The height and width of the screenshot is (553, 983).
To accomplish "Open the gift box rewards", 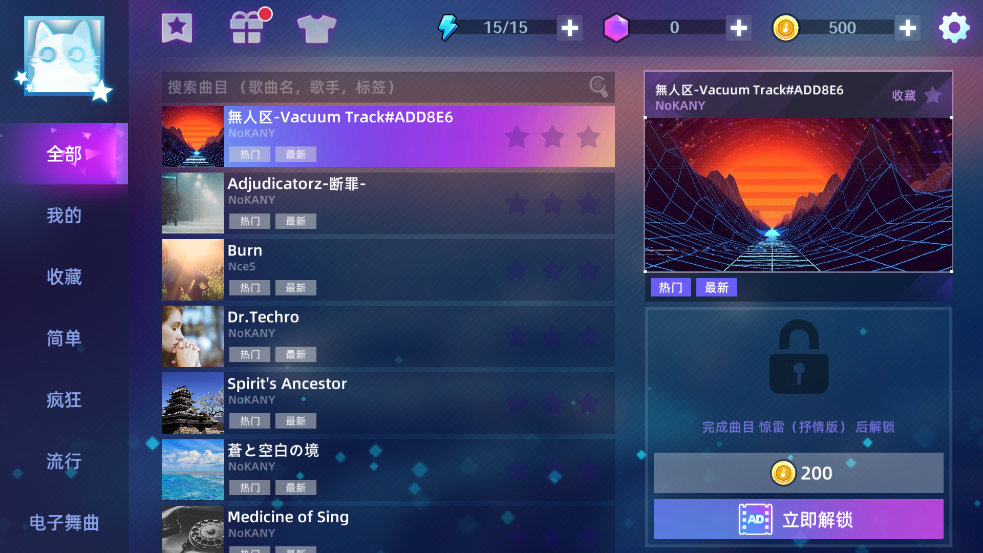I will (246, 27).
